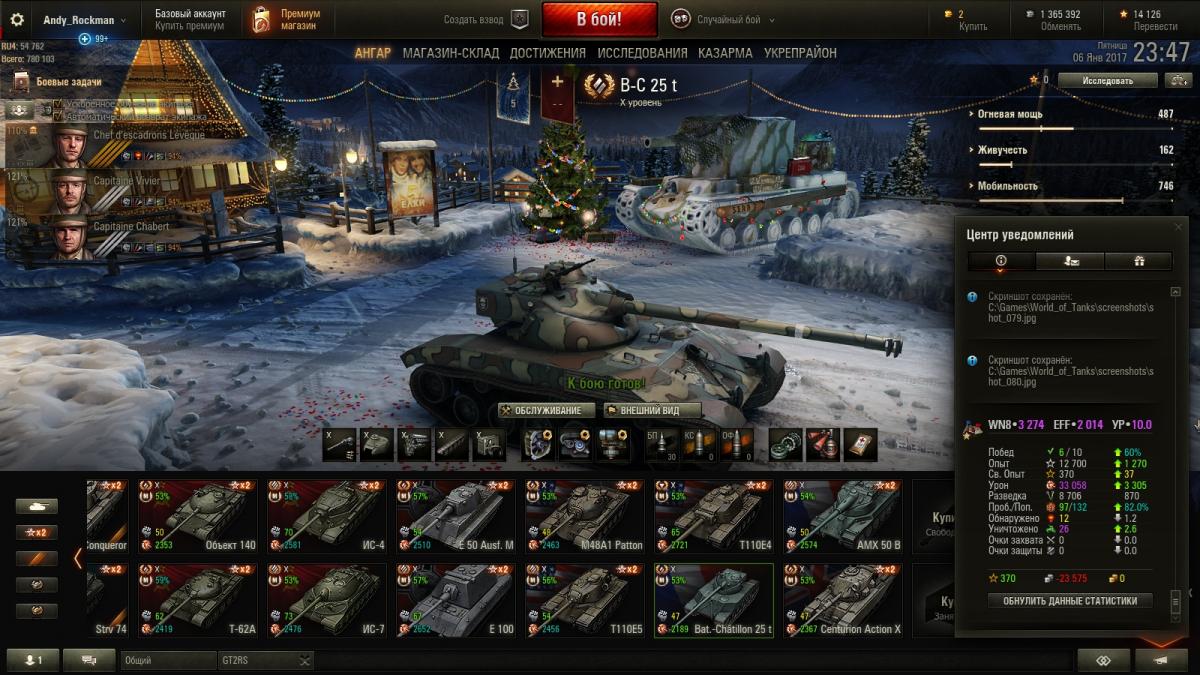
Task: Open the Обслуживание service window
Action: (x=547, y=410)
